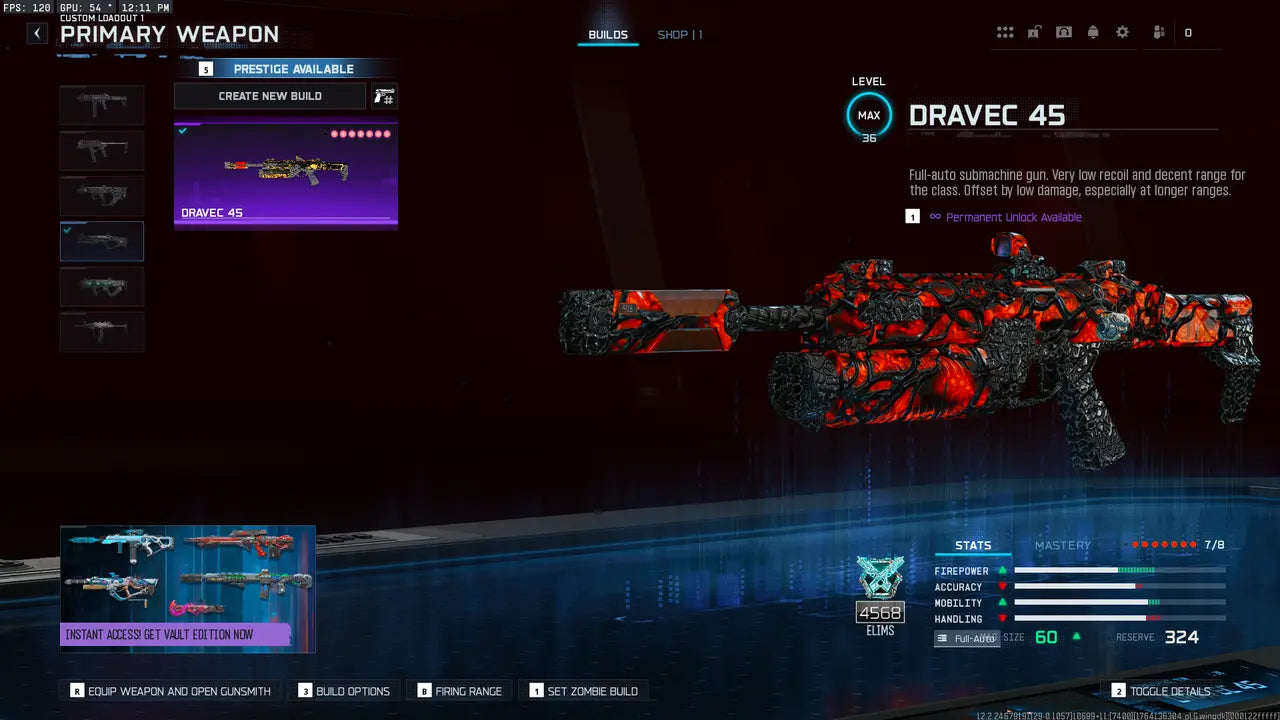The image size is (1280, 720).
Task: Switch to the MASTERY tab in stats panel
Action: tap(1063, 545)
